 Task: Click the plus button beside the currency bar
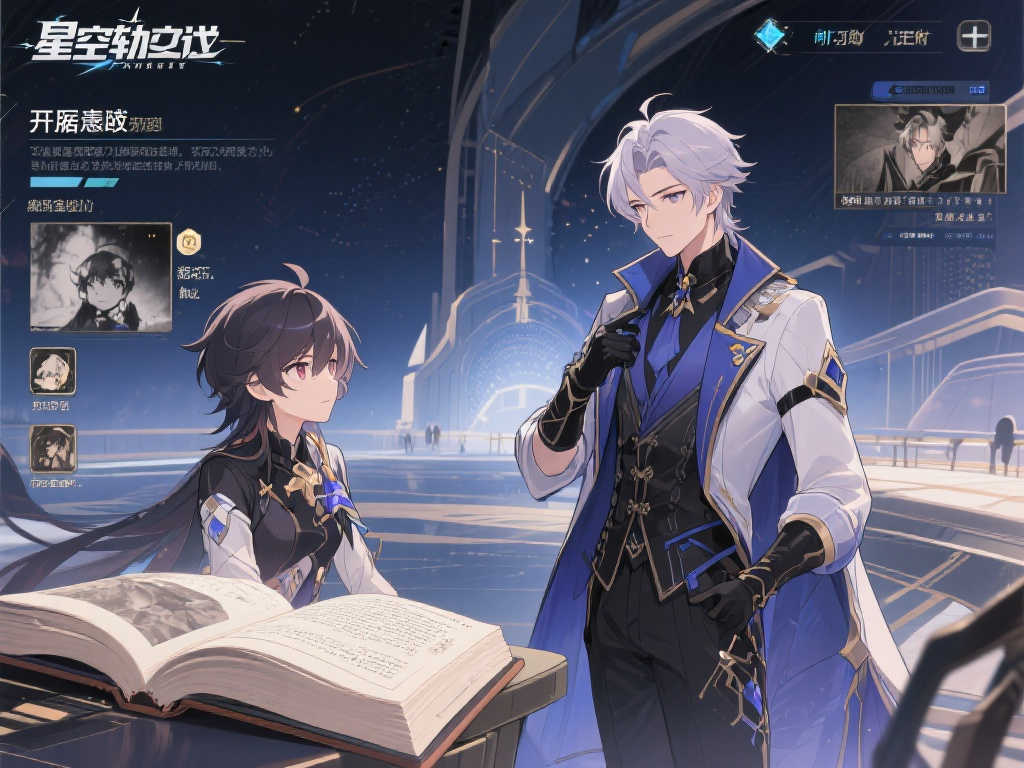coord(974,36)
